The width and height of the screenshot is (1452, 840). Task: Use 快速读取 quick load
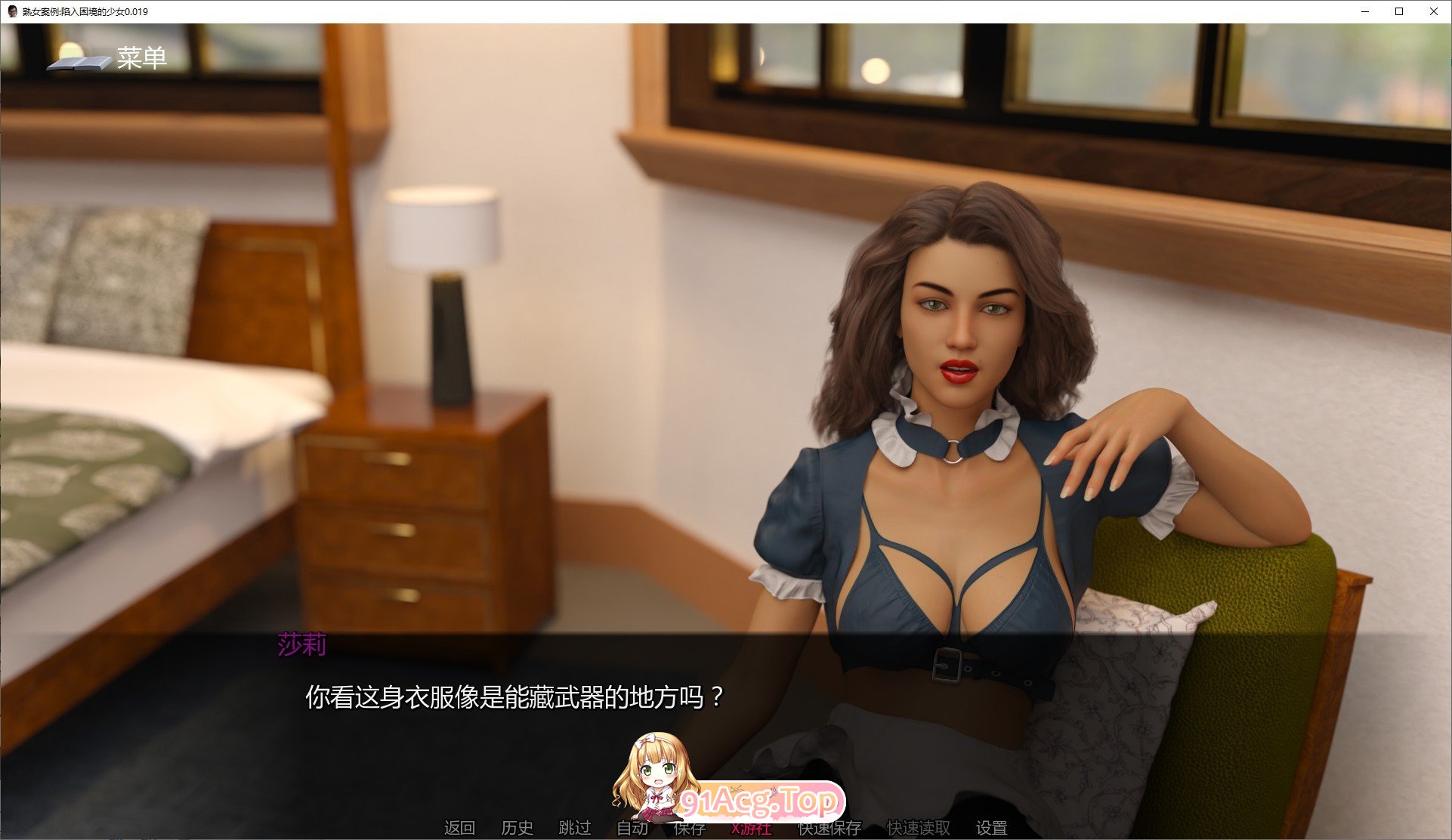tap(918, 829)
